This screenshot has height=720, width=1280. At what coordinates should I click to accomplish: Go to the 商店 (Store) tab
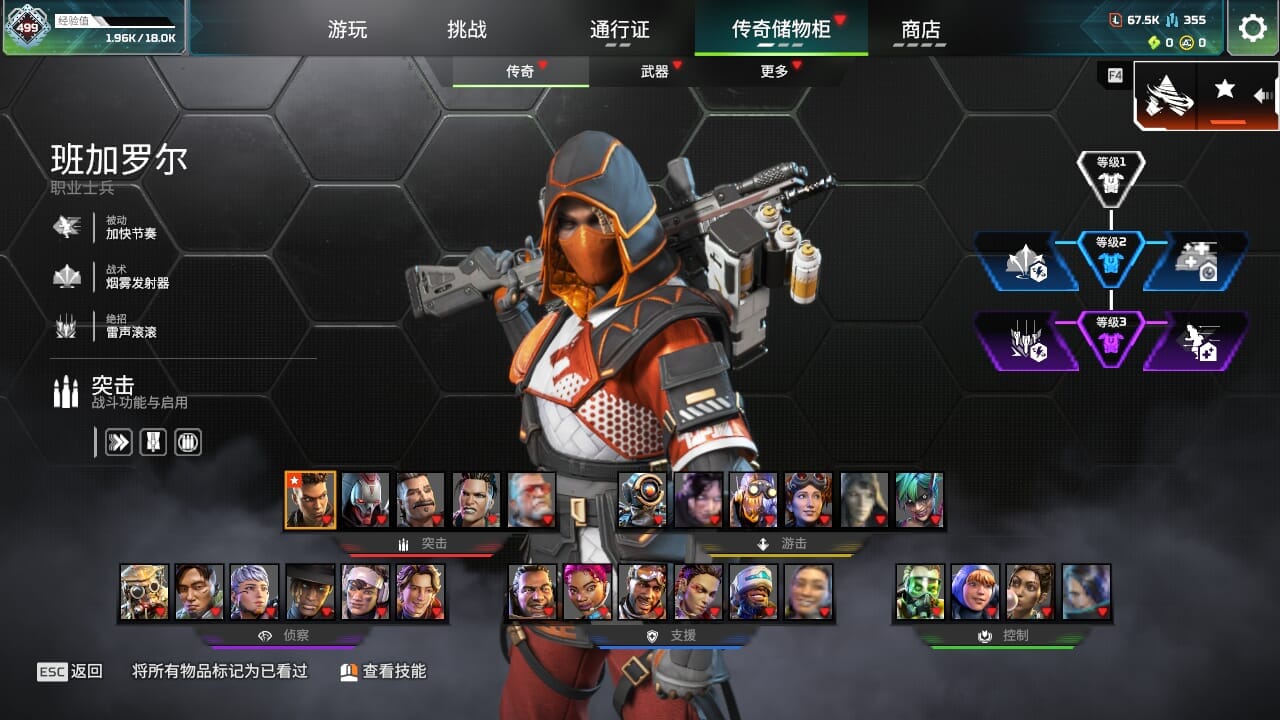921,30
